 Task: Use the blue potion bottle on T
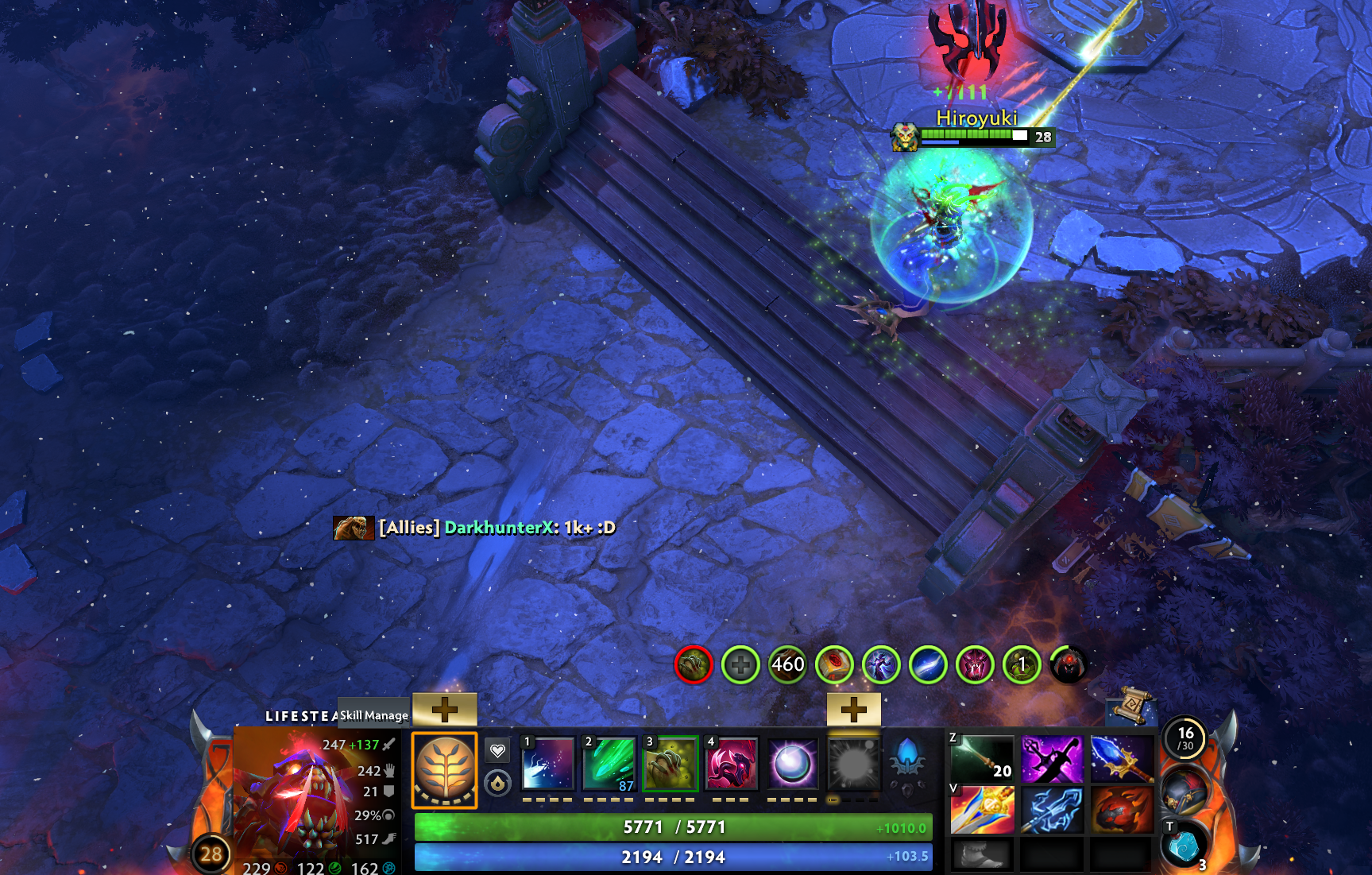pyautogui.click(x=1184, y=848)
